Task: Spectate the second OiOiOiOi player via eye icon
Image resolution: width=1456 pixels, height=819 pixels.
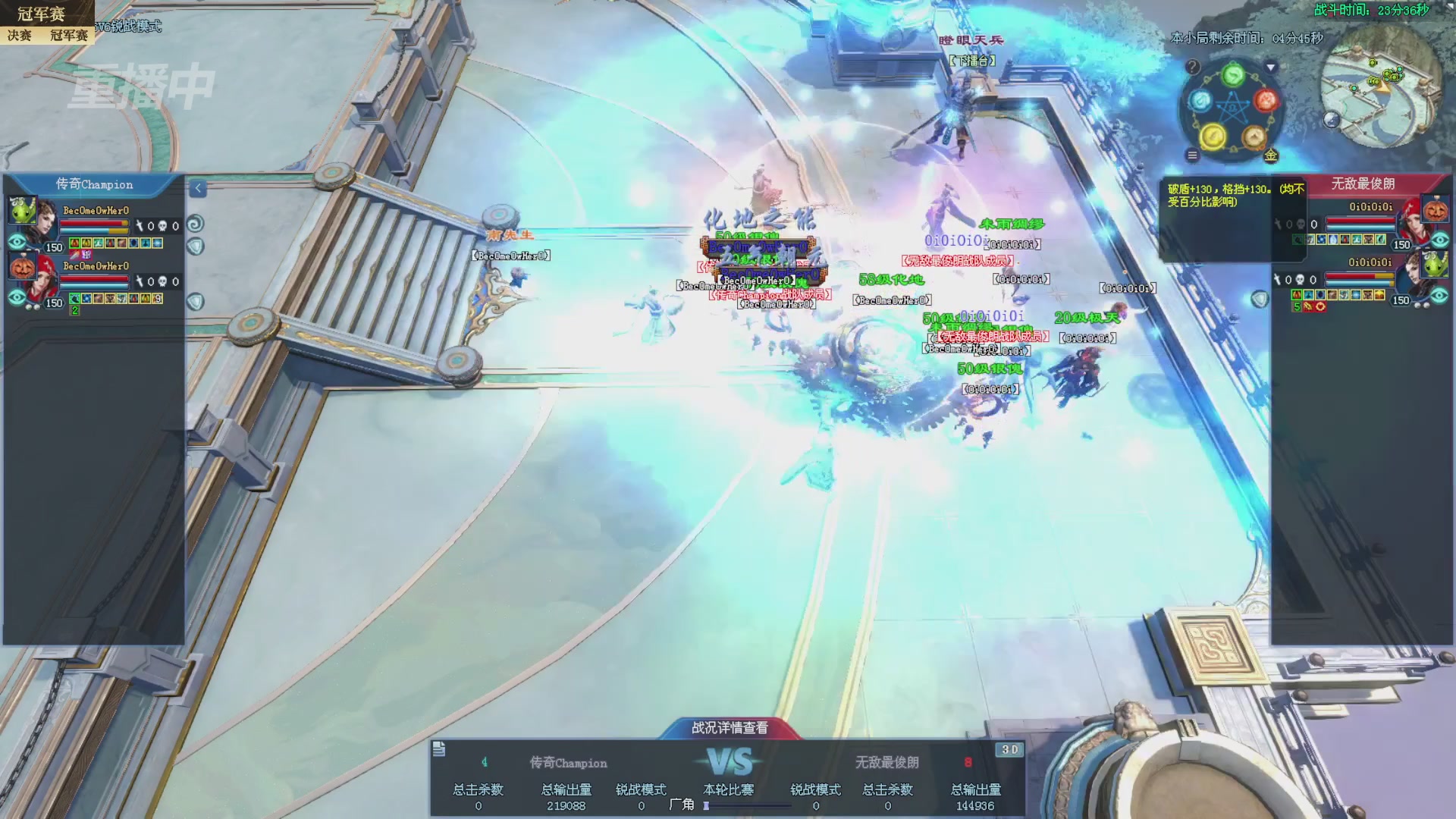Action: [x=1439, y=296]
